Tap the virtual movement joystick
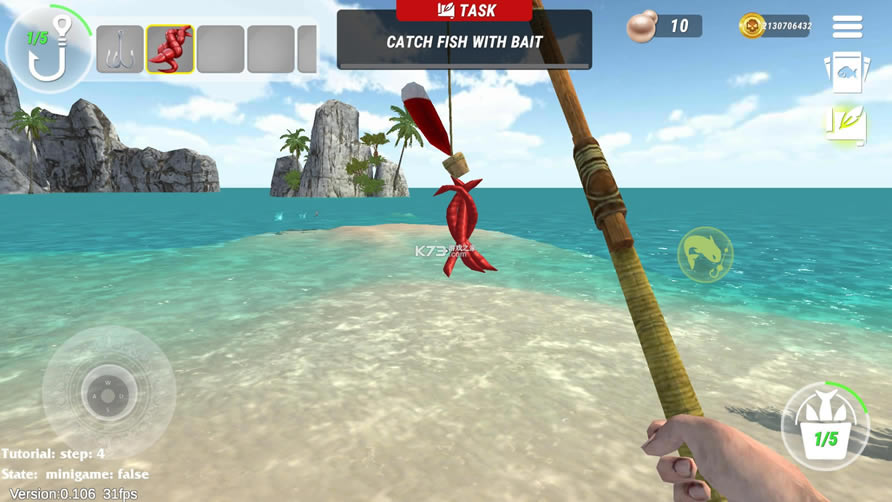The height and width of the screenshot is (502, 892). pyautogui.click(x=108, y=390)
